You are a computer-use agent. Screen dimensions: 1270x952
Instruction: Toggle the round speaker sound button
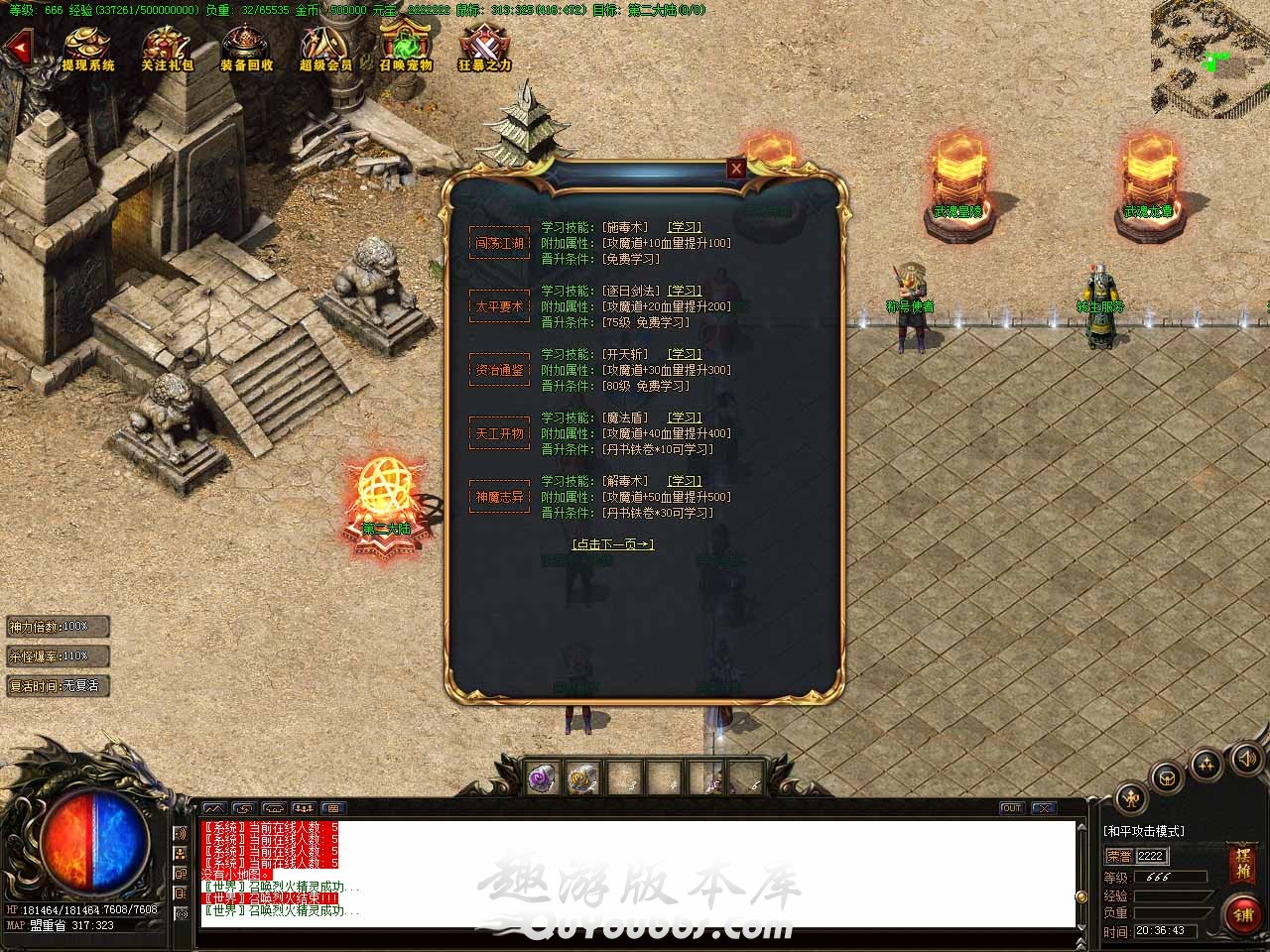(x=1246, y=759)
